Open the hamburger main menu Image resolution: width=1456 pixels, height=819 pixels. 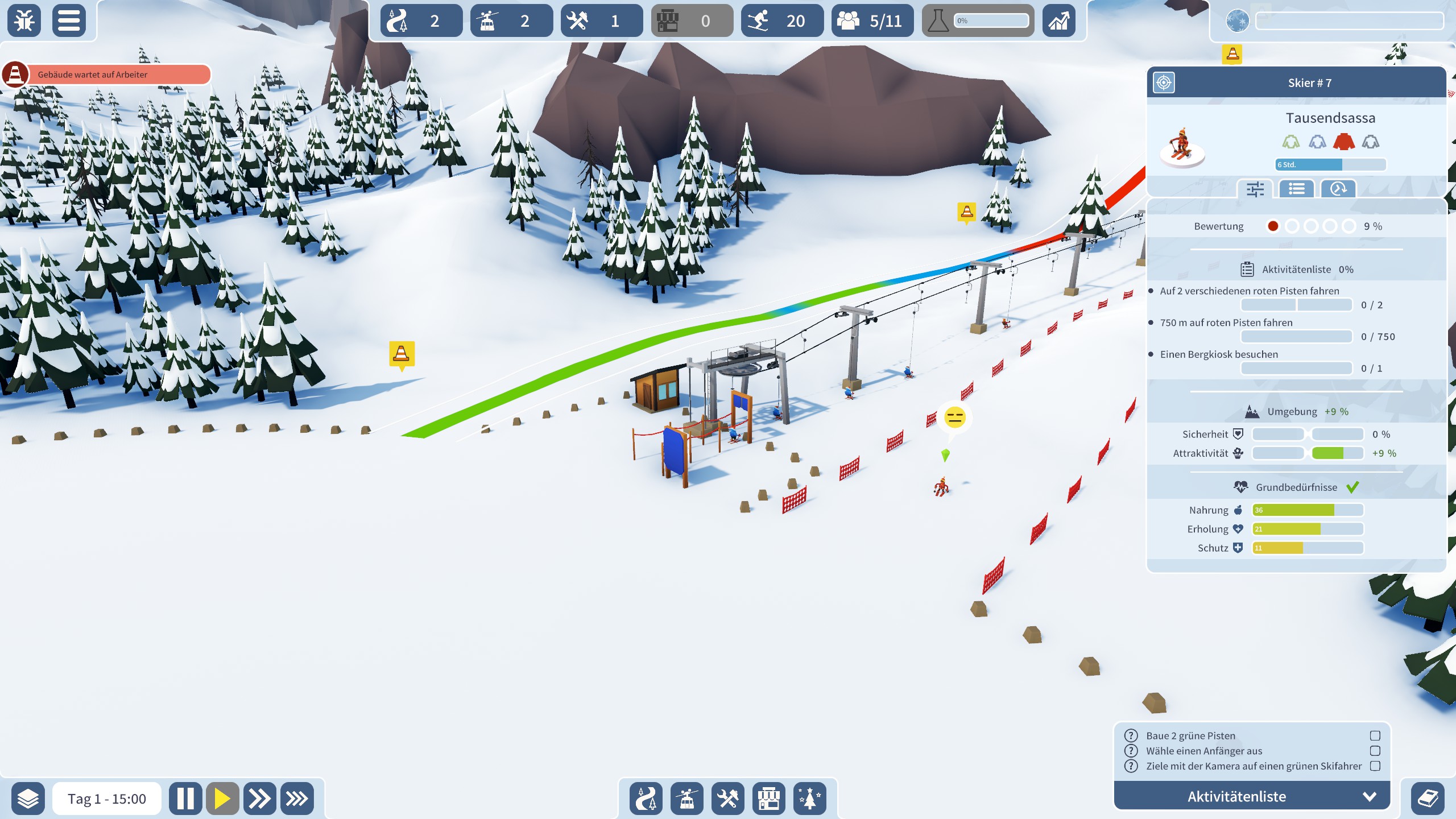click(69, 21)
